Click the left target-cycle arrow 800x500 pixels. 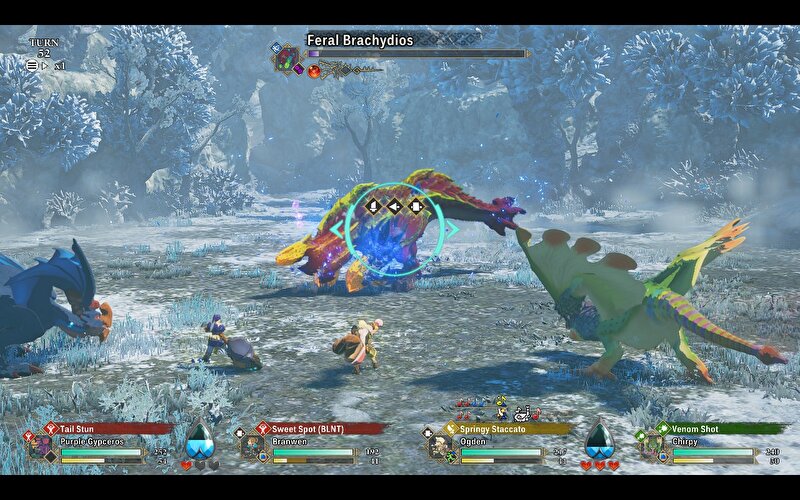[x=335, y=229]
